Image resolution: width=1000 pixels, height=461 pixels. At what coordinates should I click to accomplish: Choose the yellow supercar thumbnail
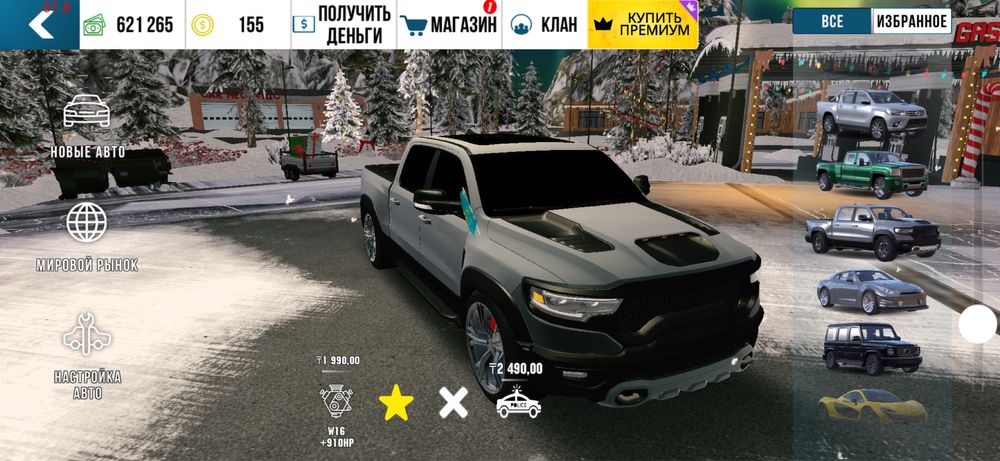click(x=868, y=404)
